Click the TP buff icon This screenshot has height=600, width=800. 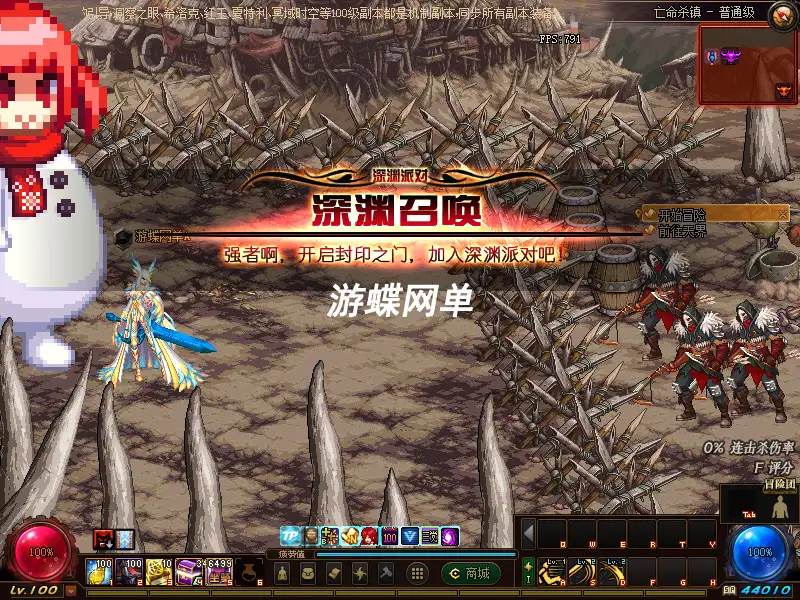[x=290, y=536]
